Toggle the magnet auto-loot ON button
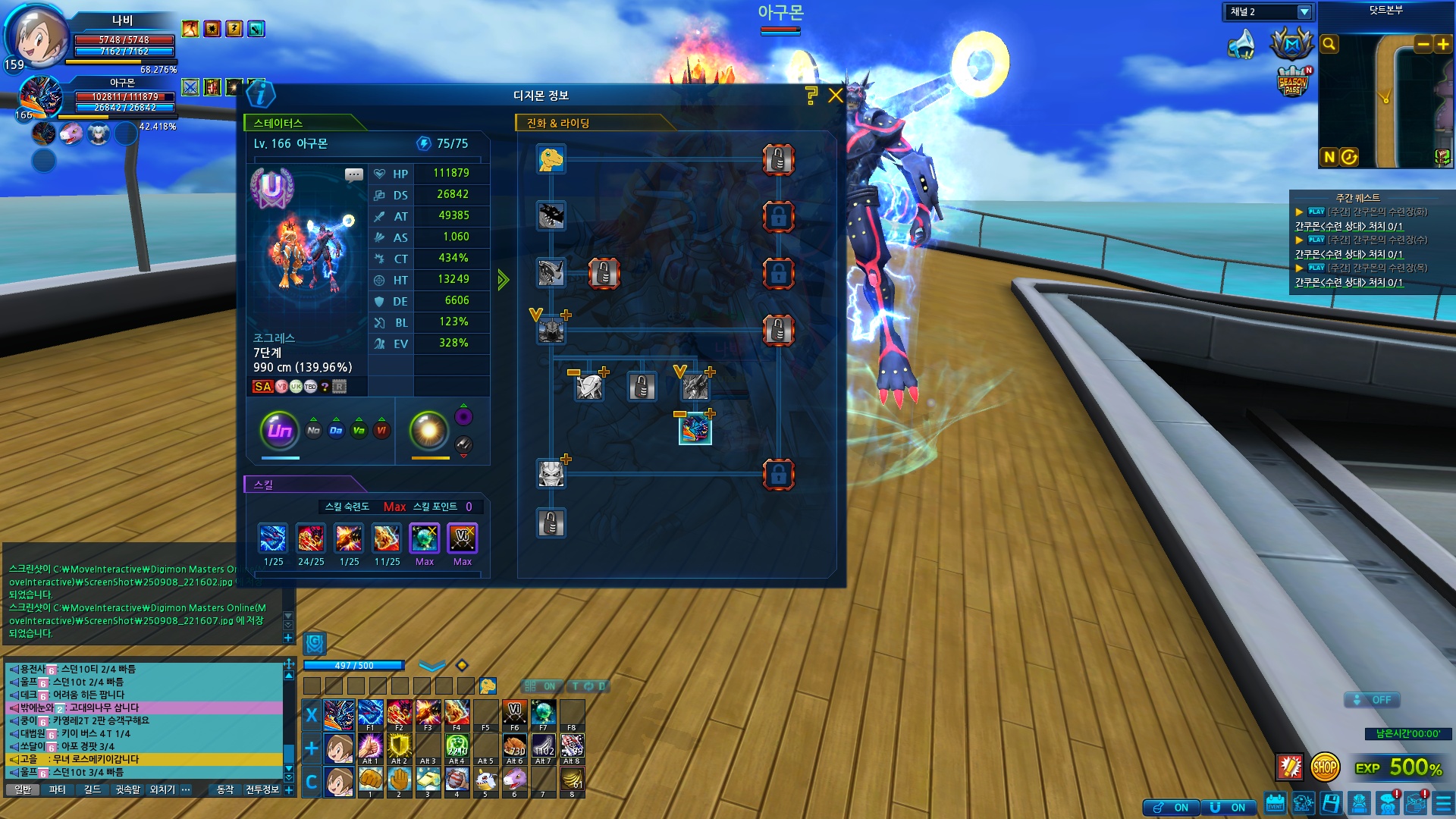 pyautogui.click(x=1230, y=808)
